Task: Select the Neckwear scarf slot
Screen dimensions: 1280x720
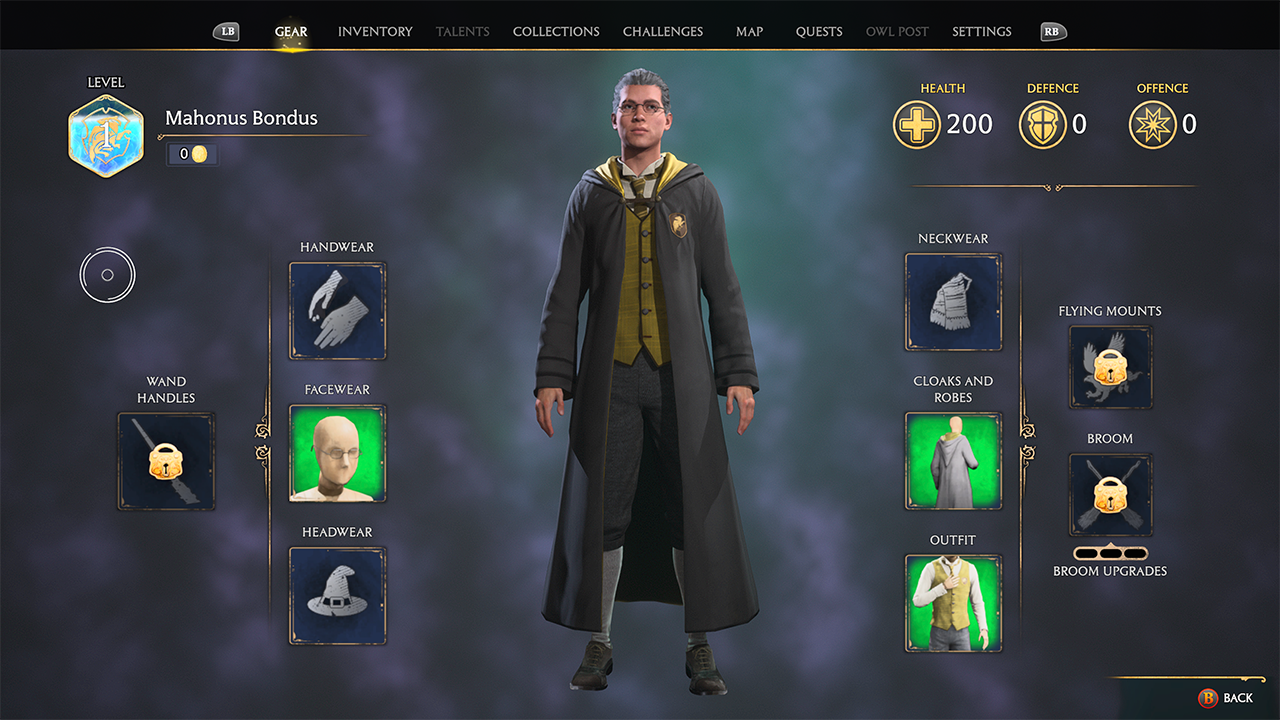Action: click(x=953, y=302)
